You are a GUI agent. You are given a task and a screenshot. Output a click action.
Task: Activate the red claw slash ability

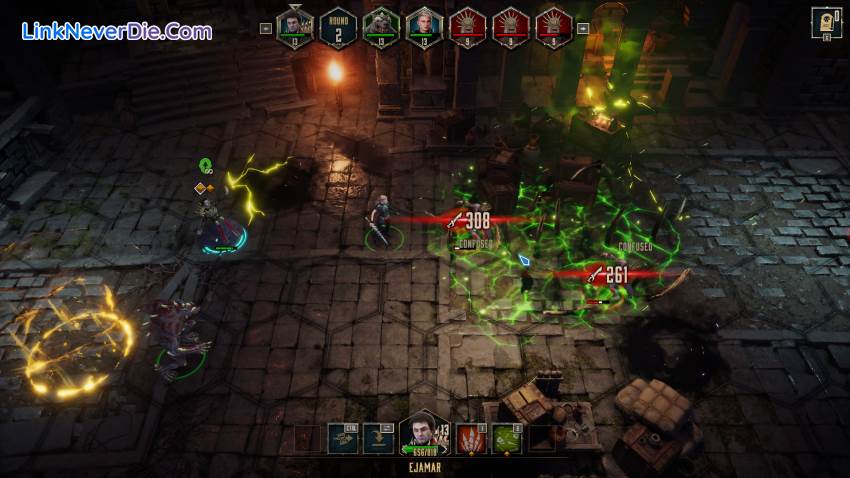click(x=471, y=438)
